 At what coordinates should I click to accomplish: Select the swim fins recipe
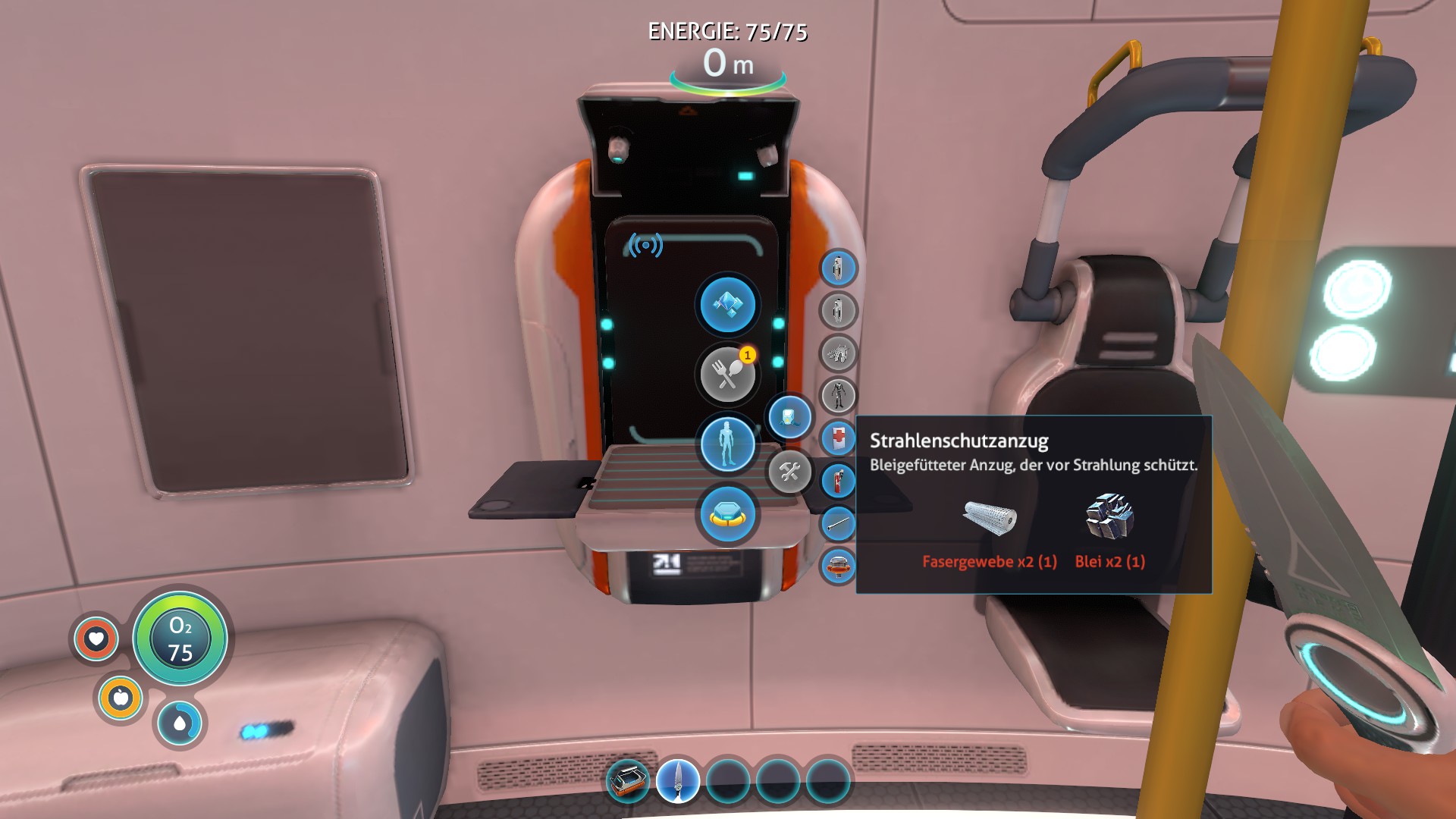coord(838,353)
